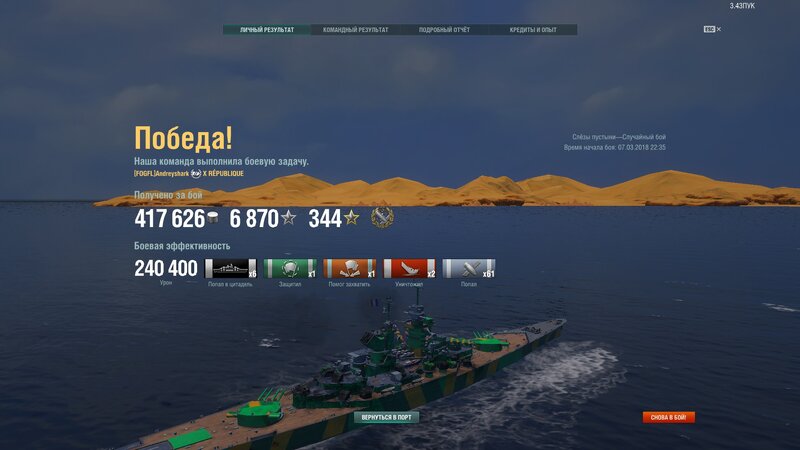Select the Попал в цитадель ribbon

click(230, 268)
